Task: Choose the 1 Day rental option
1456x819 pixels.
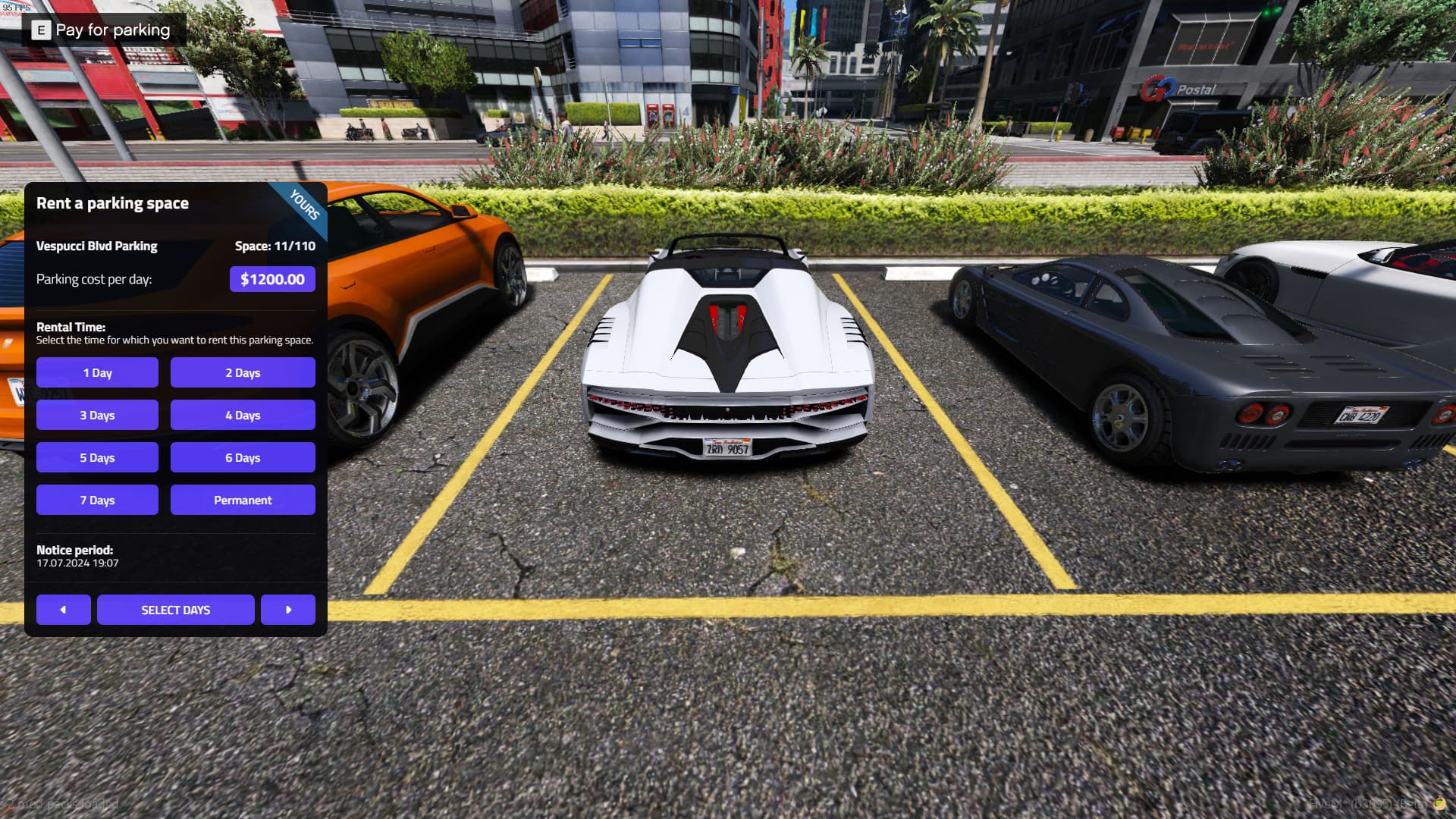Action: (x=97, y=372)
